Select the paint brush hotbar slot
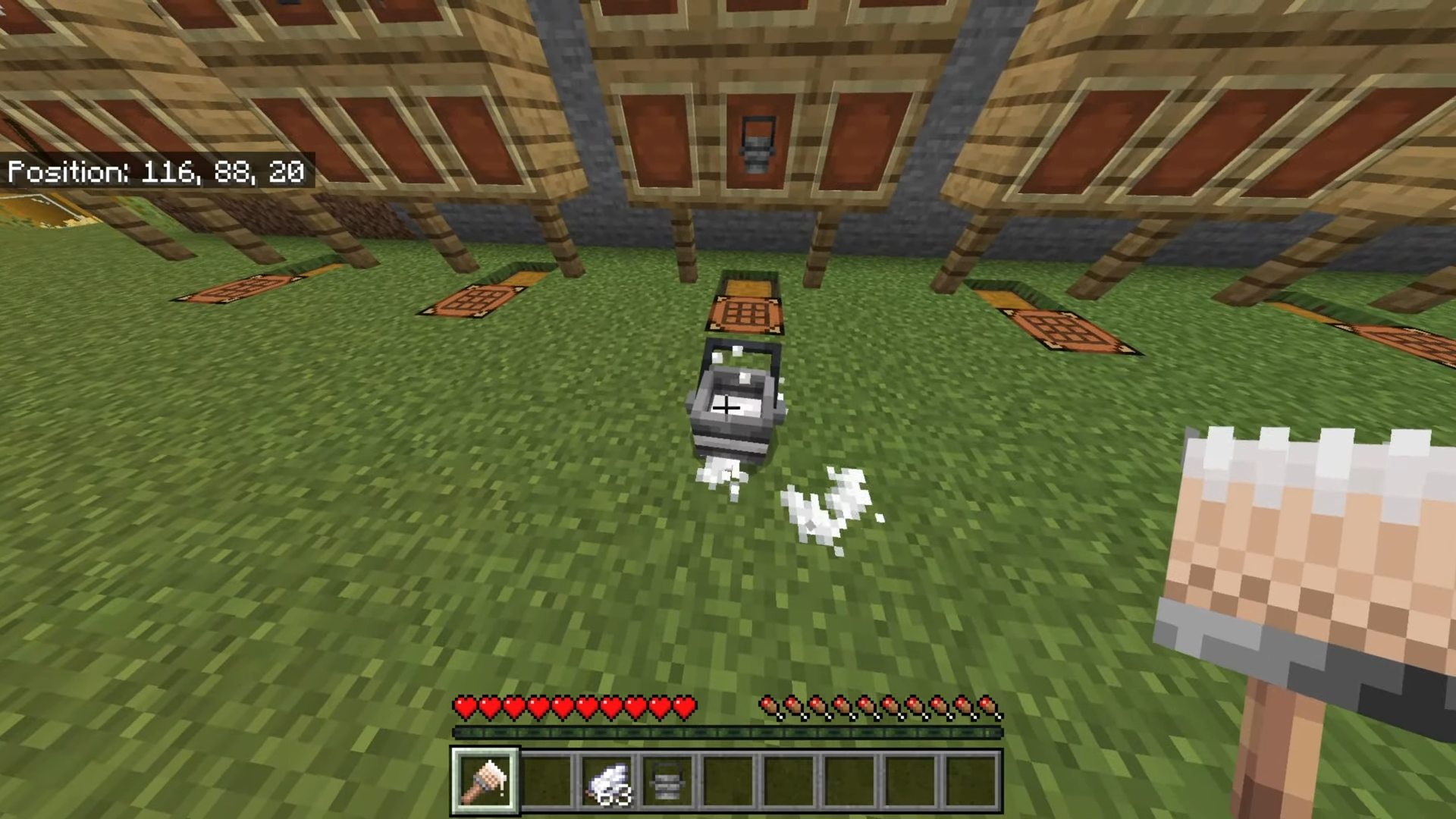1456x819 pixels. point(485,780)
